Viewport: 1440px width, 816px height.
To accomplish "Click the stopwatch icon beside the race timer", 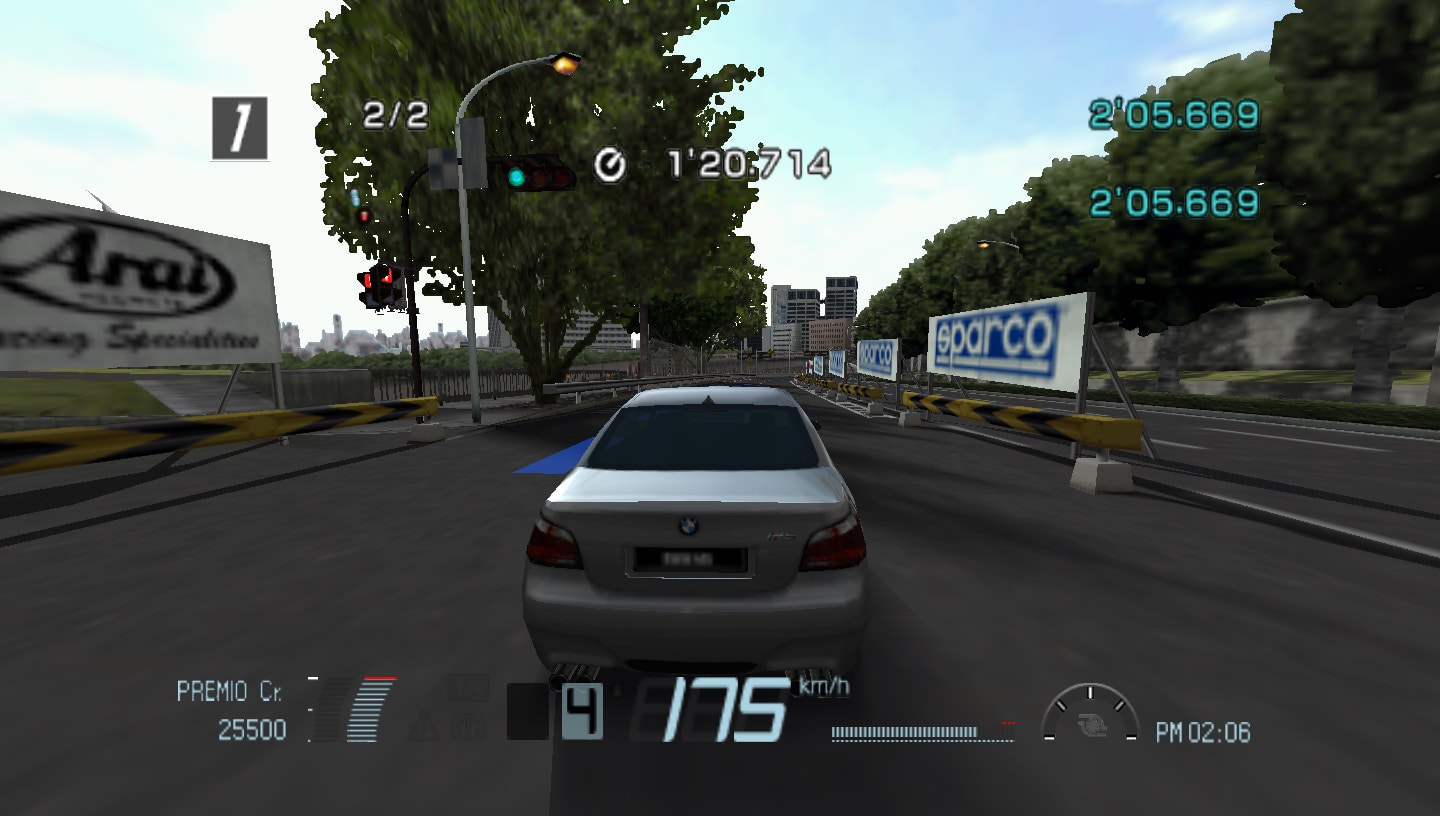I will click(x=612, y=163).
